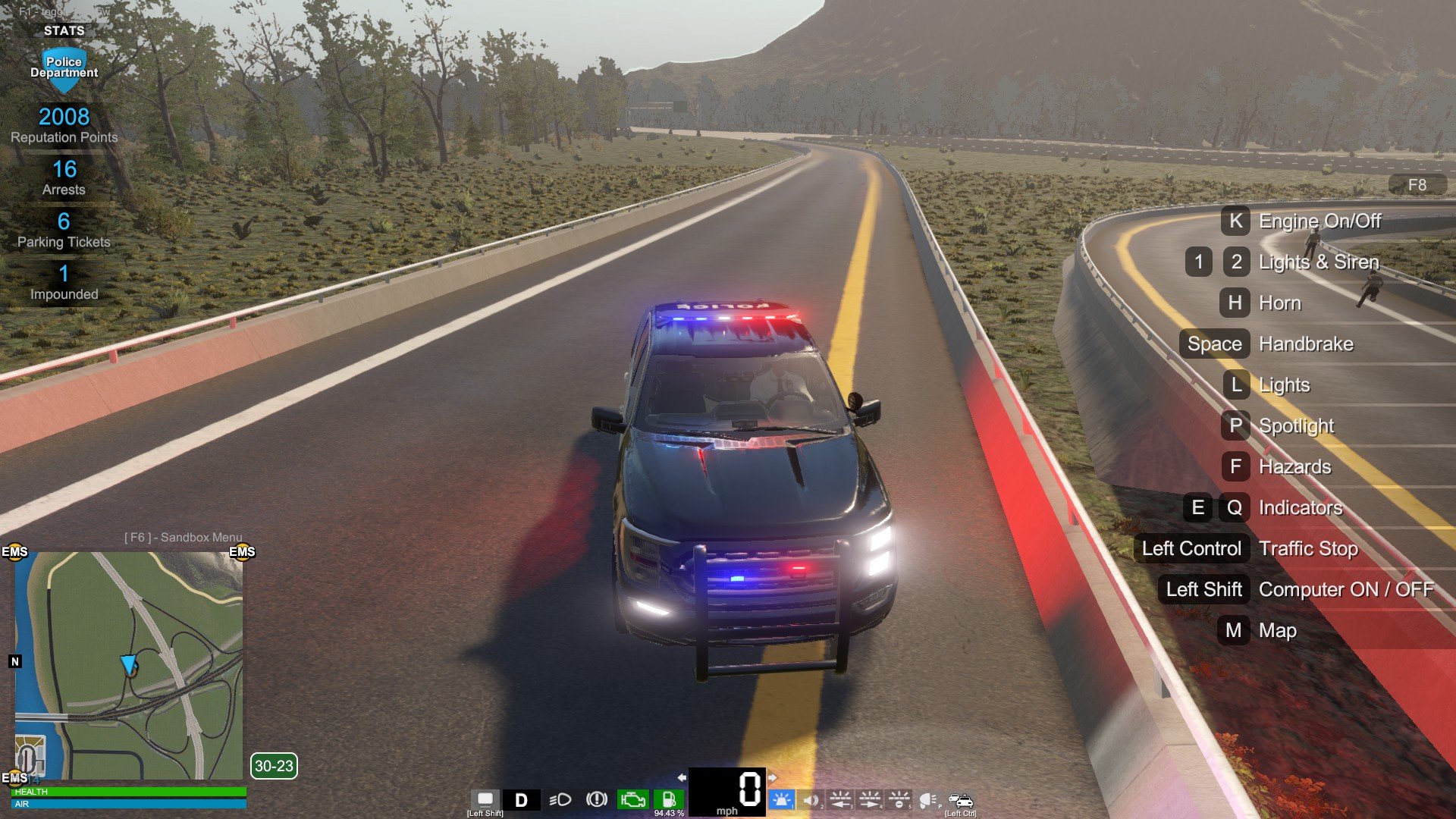This screenshot has width=1456, height=819.
Task: Toggle the siren speaker icon
Action: 811,800
